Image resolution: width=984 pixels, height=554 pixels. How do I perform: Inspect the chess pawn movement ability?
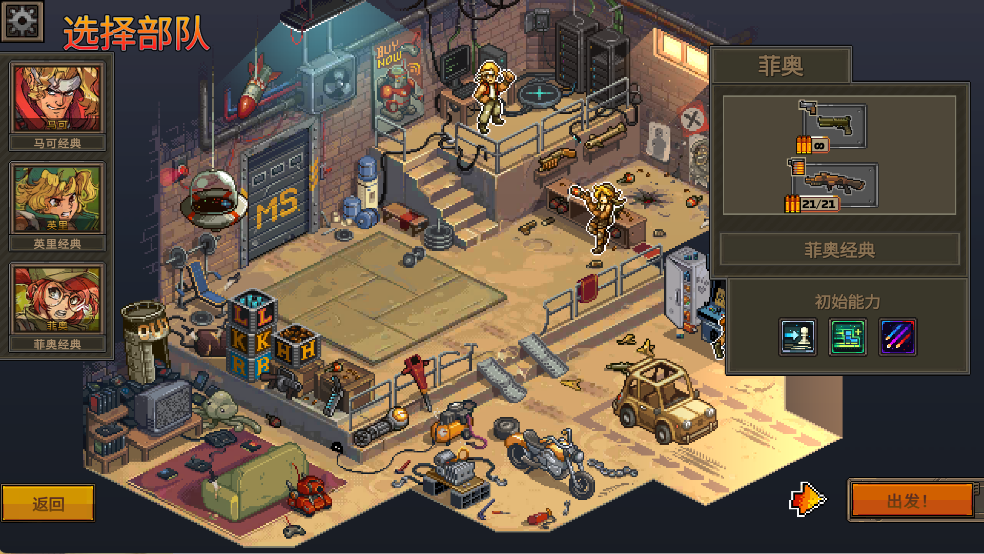point(798,338)
